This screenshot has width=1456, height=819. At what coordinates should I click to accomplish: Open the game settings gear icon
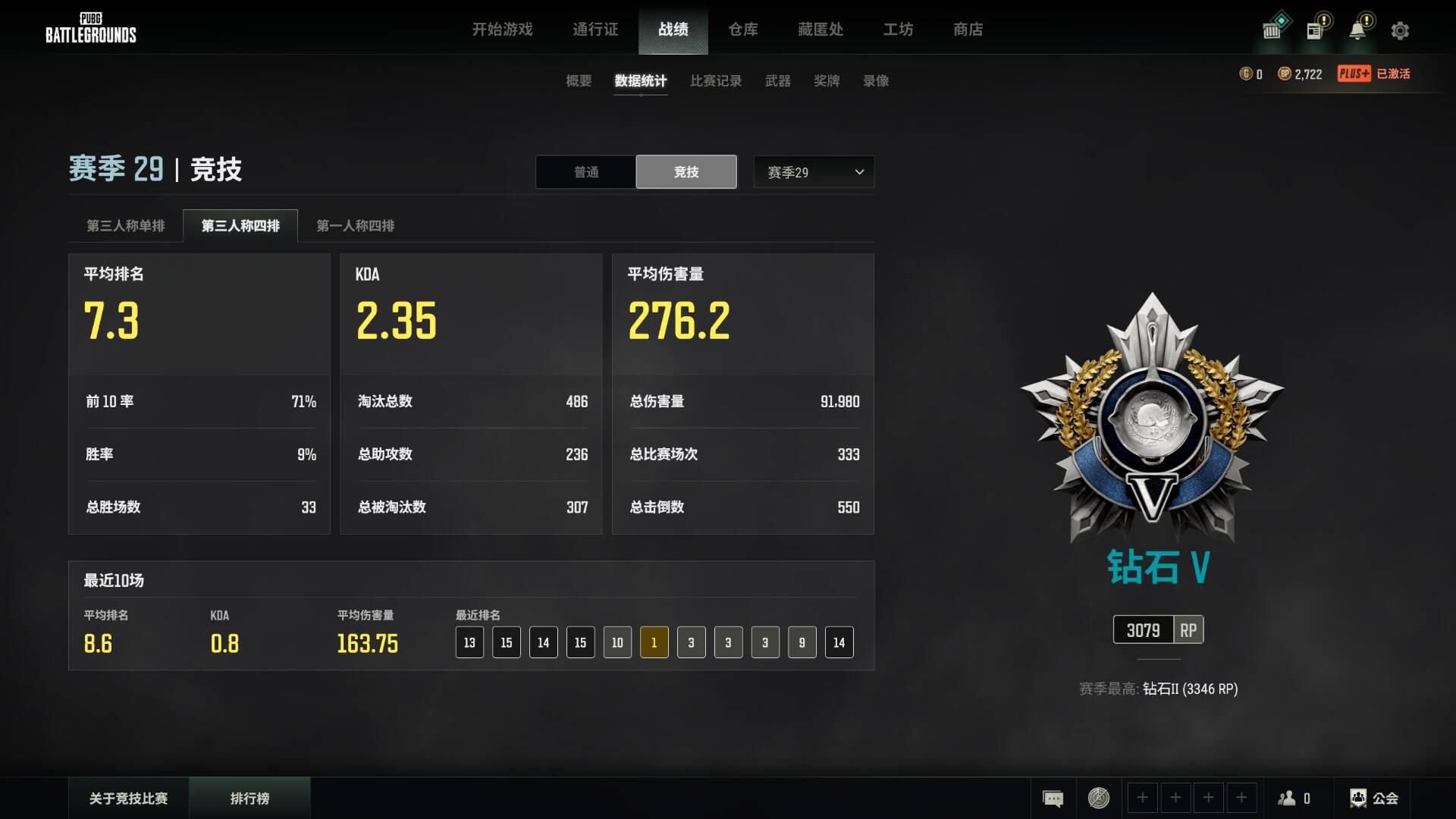tap(1401, 30)
